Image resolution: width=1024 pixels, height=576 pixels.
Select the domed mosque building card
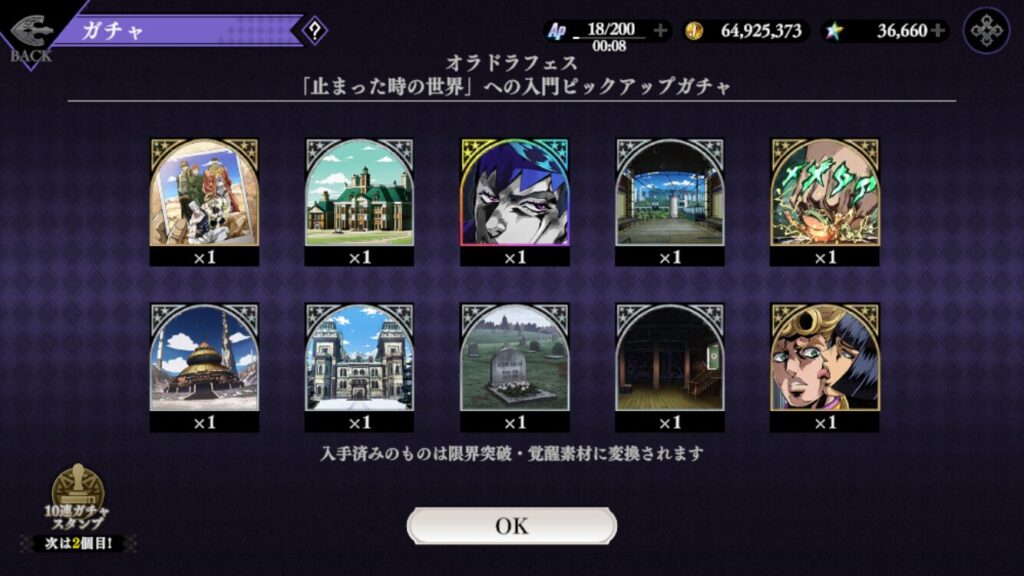pos(204,358)
